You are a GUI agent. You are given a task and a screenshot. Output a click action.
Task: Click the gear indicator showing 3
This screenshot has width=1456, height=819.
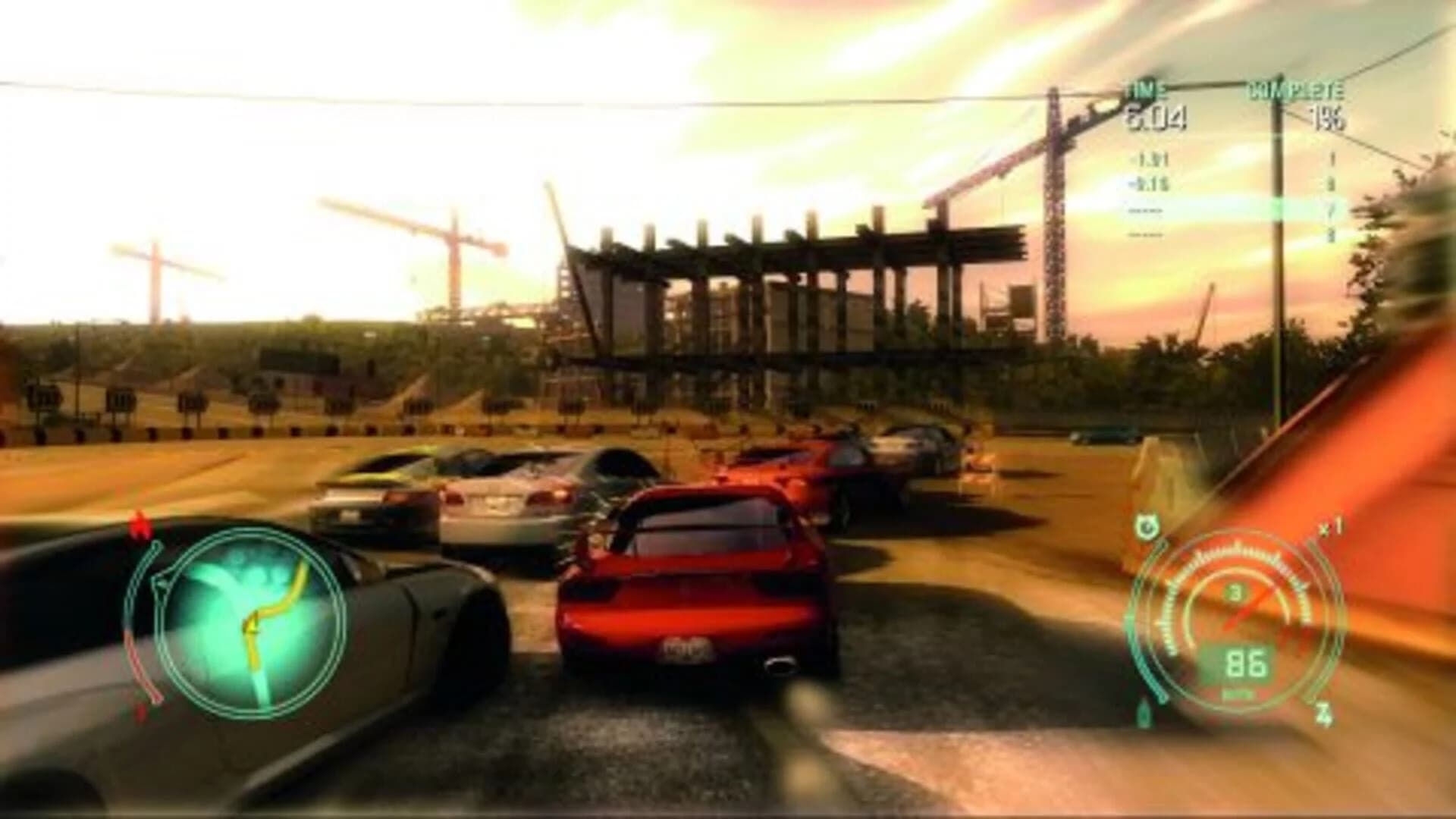1235,592
